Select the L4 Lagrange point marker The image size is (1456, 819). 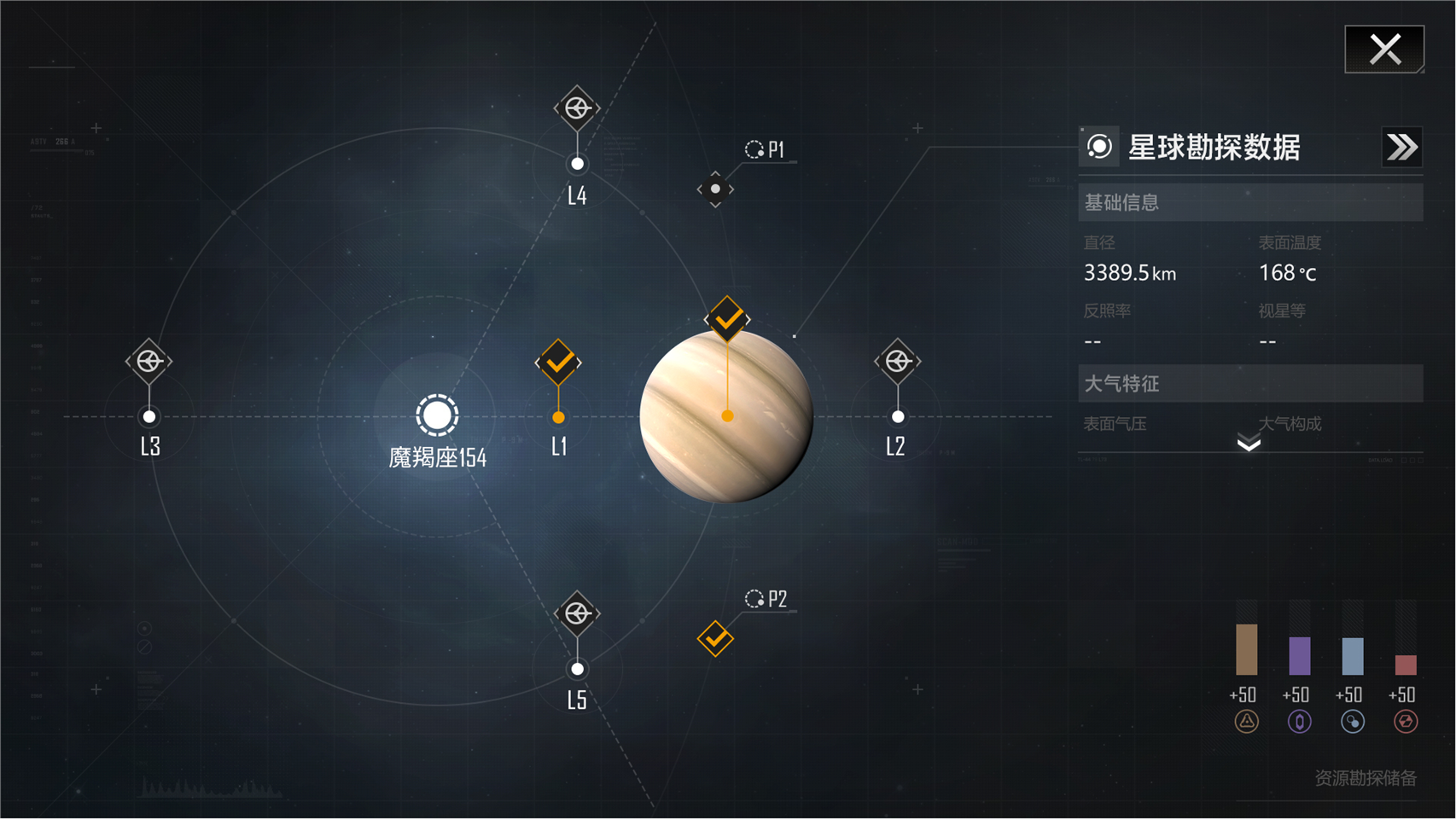(x=577, y=108)
